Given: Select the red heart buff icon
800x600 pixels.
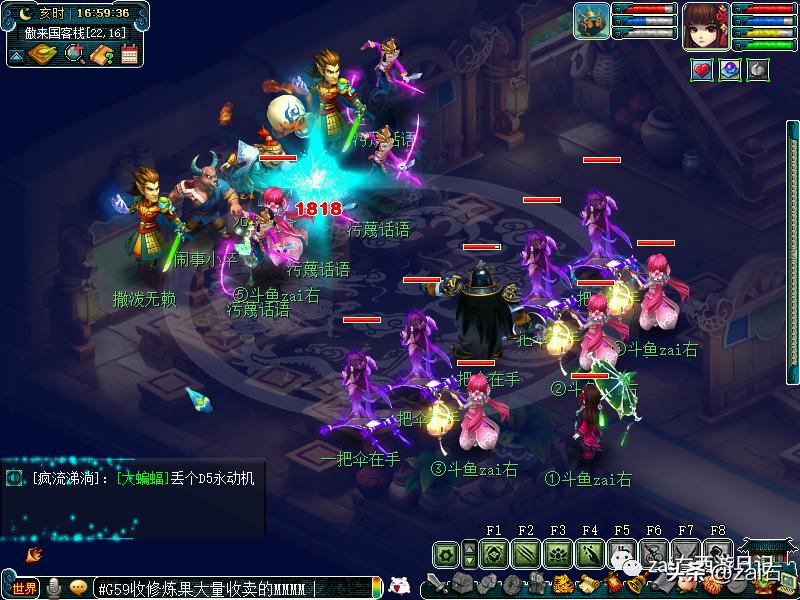Looking at the screenshot, I should [x=702, y=71].
